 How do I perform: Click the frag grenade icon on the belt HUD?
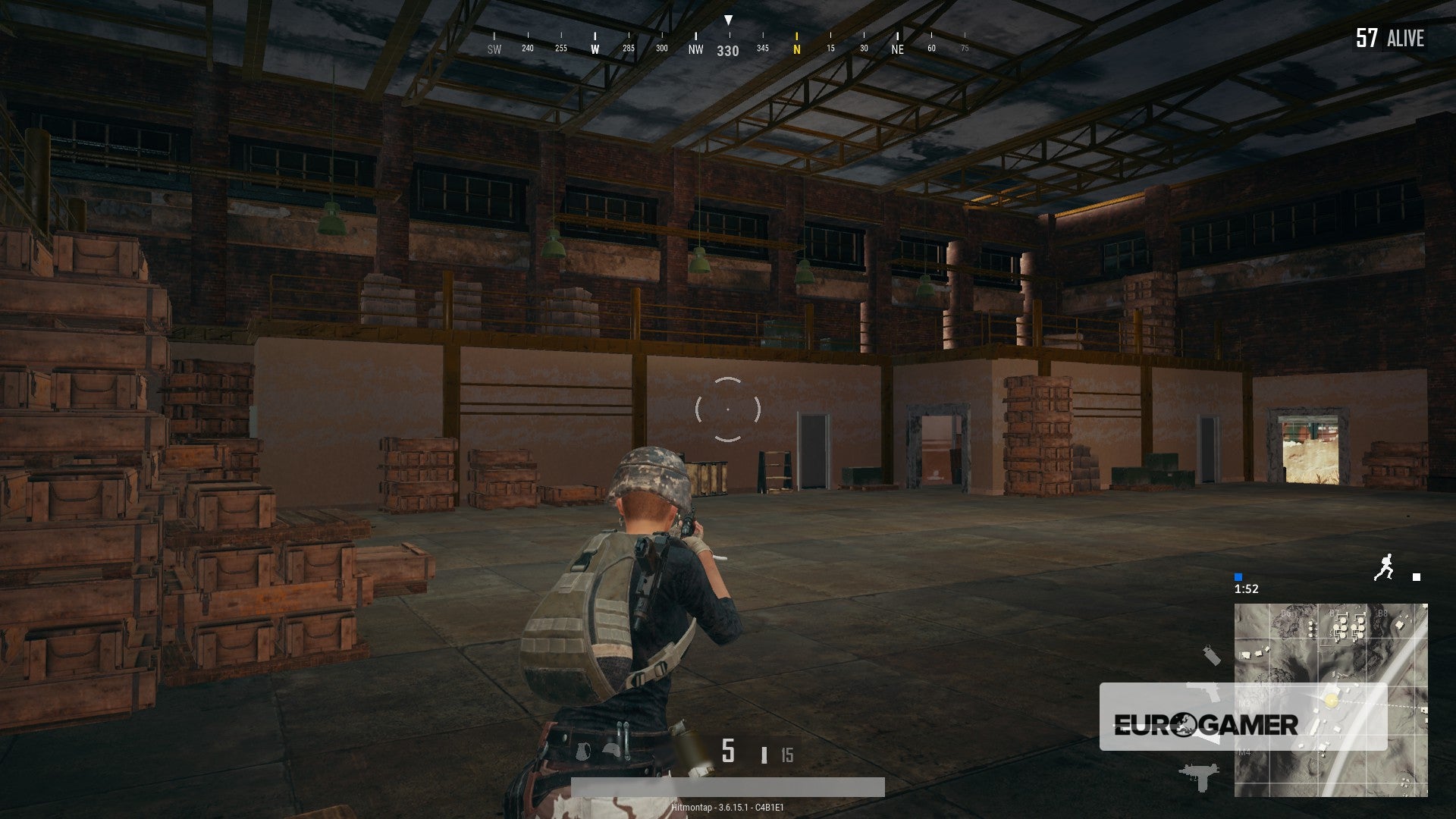pos(583,752)
